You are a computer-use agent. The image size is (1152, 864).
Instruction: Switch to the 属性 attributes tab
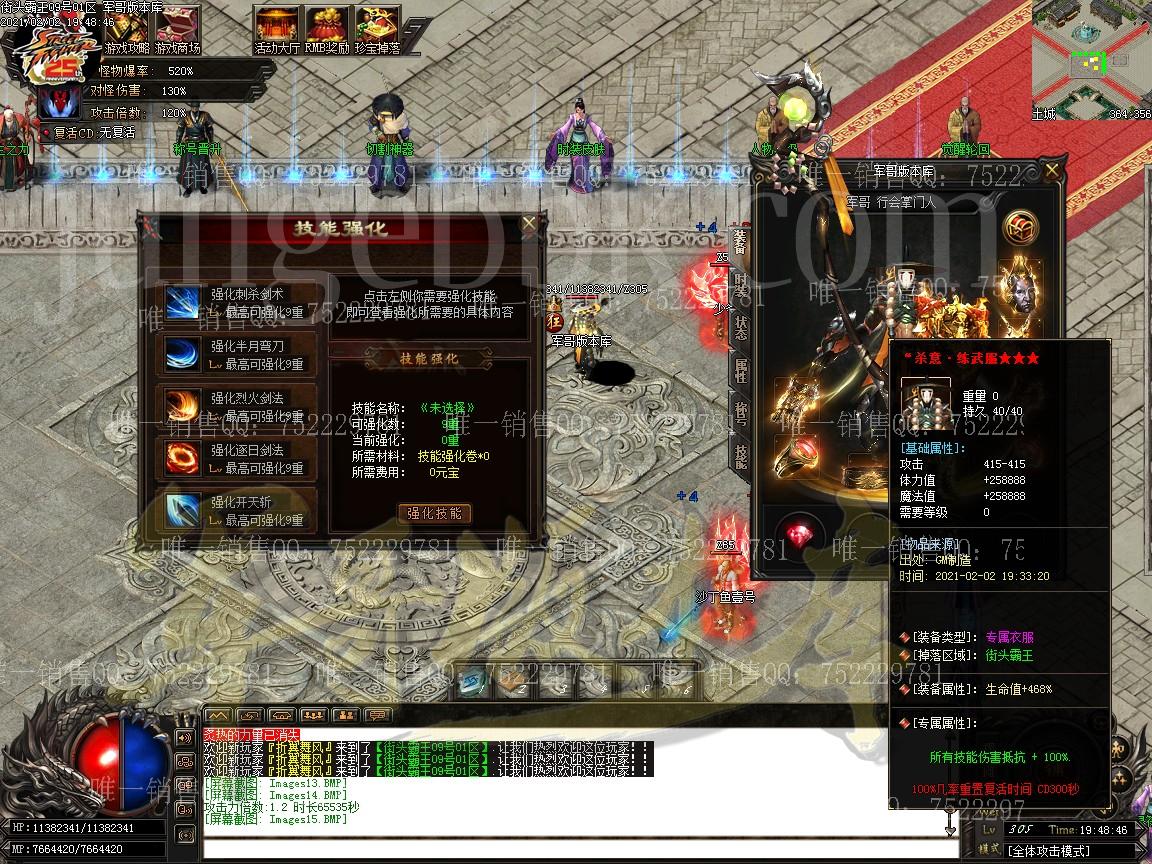[740, 370]
